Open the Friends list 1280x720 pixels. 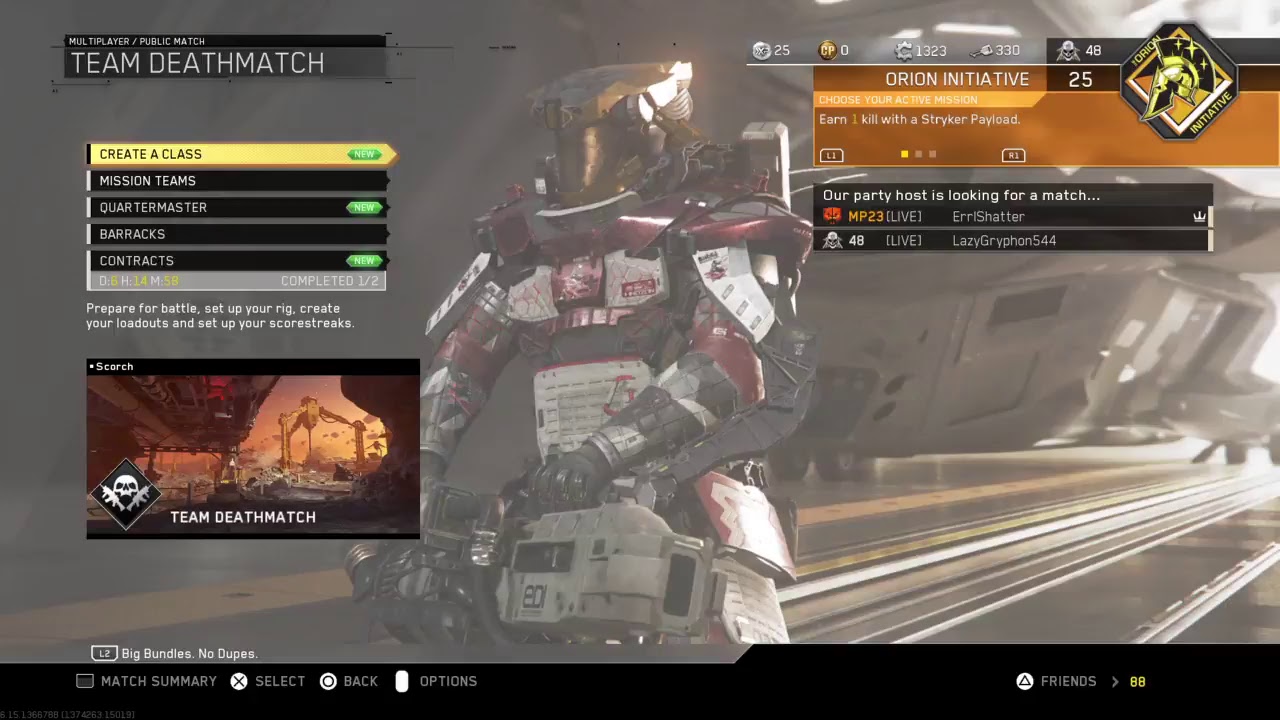(1068, 681)
